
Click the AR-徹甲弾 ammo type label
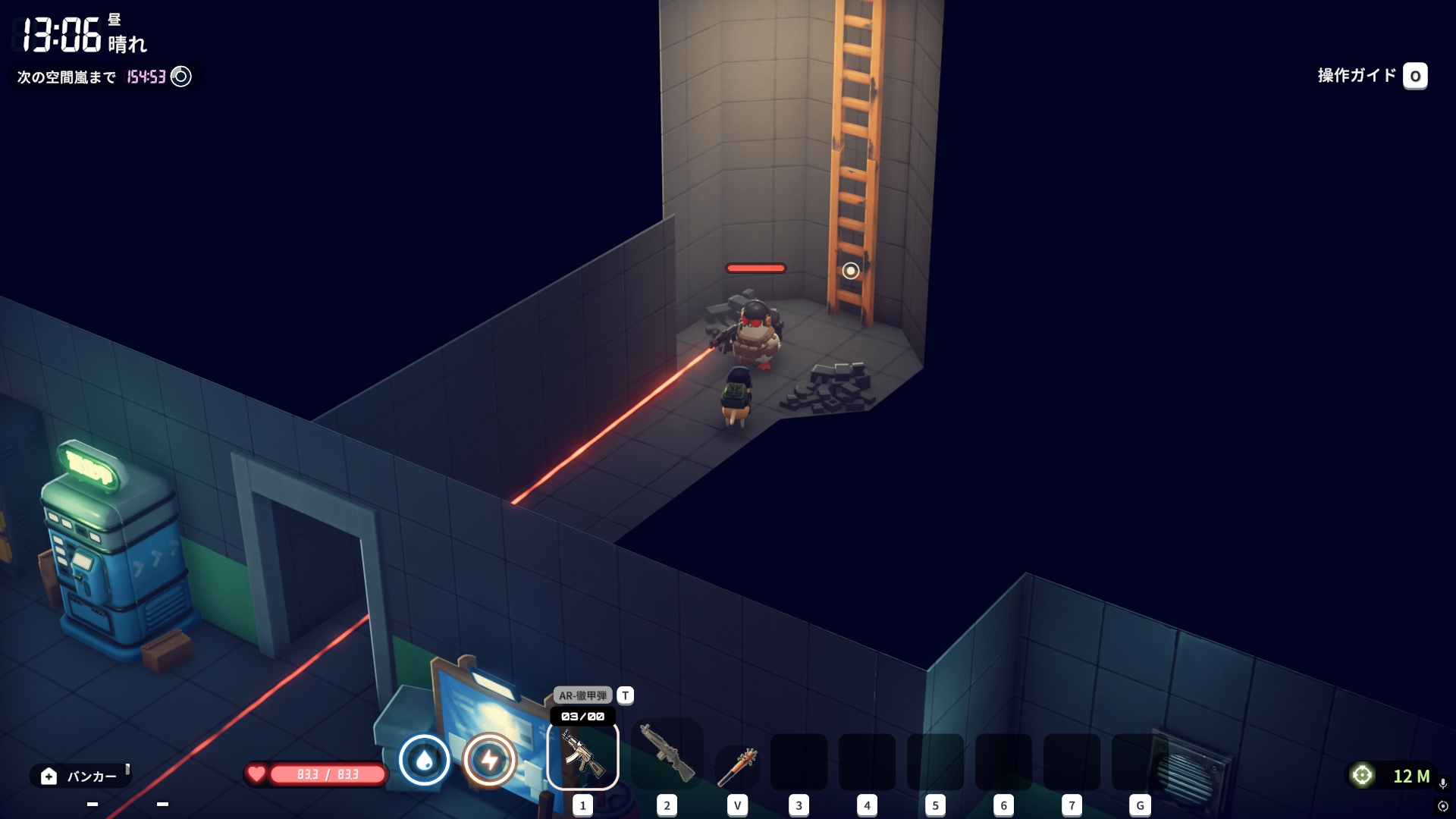(x=582, y=695)
